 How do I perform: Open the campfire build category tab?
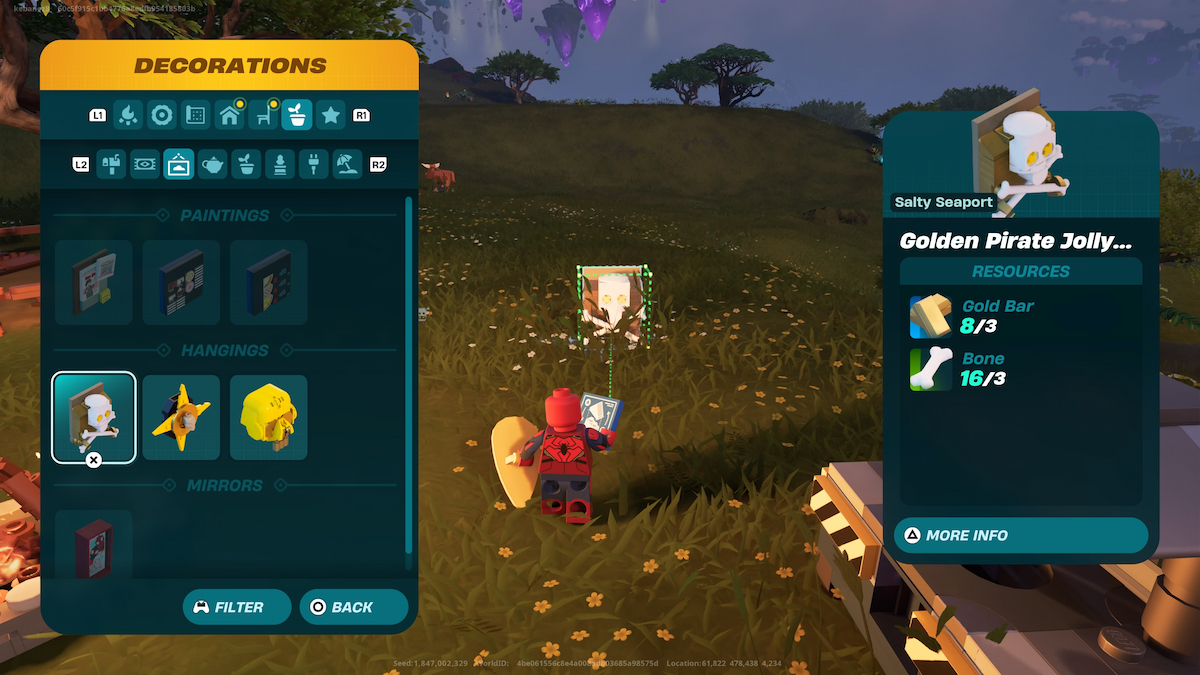[128, 115]
